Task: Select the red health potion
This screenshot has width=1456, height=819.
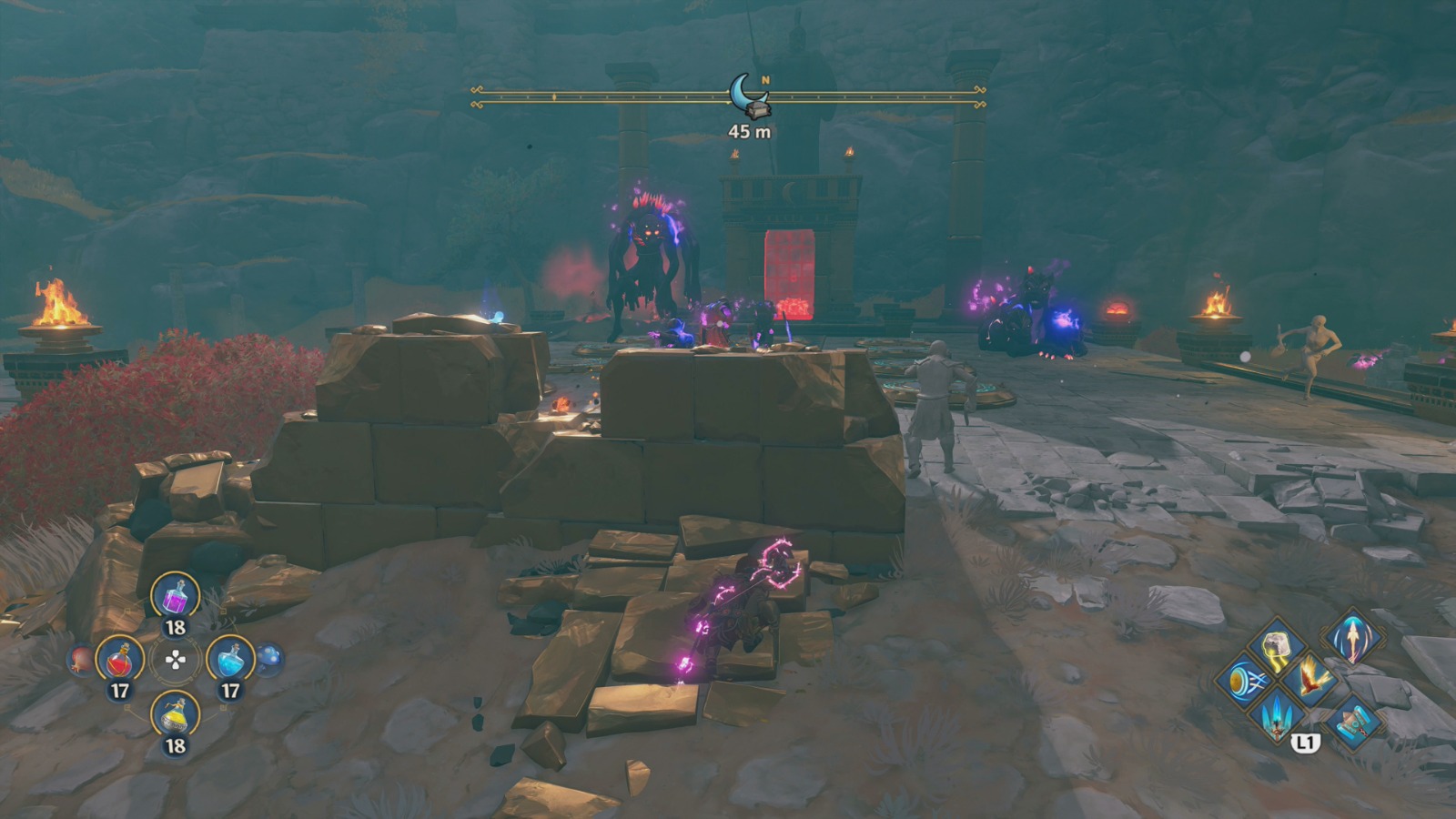Action: [x=120, y=659]
